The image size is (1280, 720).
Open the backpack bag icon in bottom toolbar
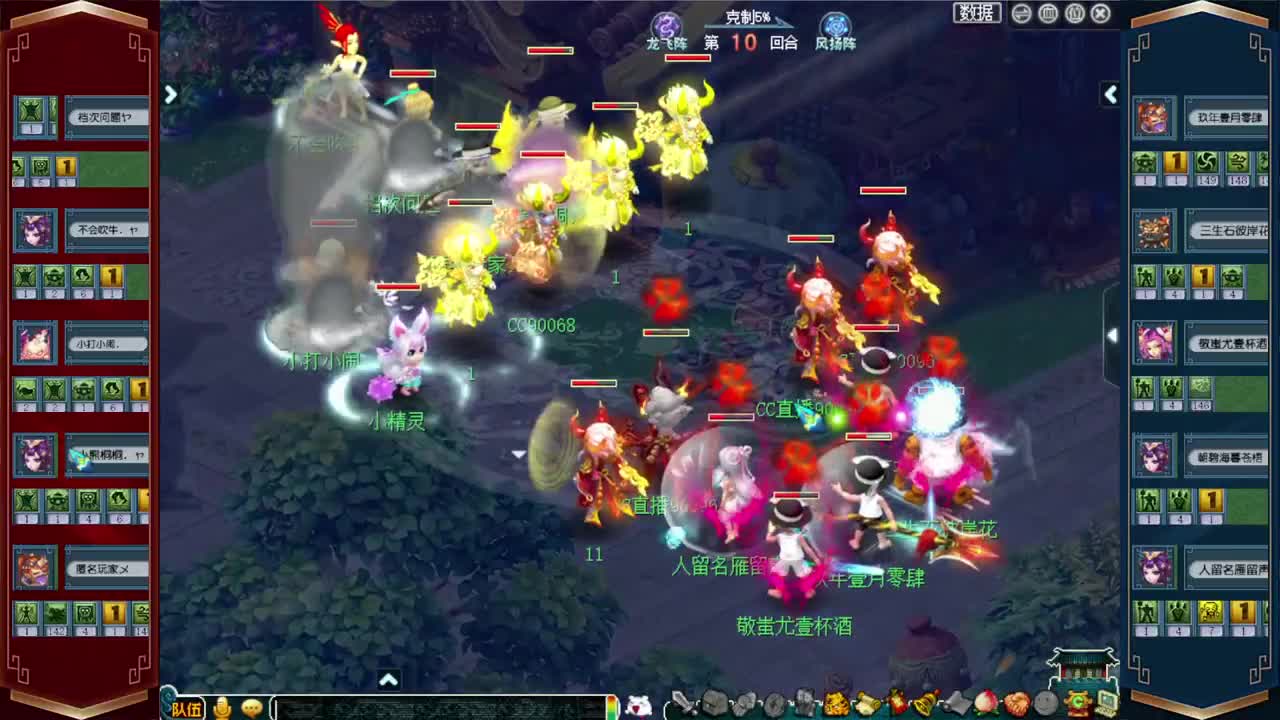pyautogui.click(x=713, y=703)
